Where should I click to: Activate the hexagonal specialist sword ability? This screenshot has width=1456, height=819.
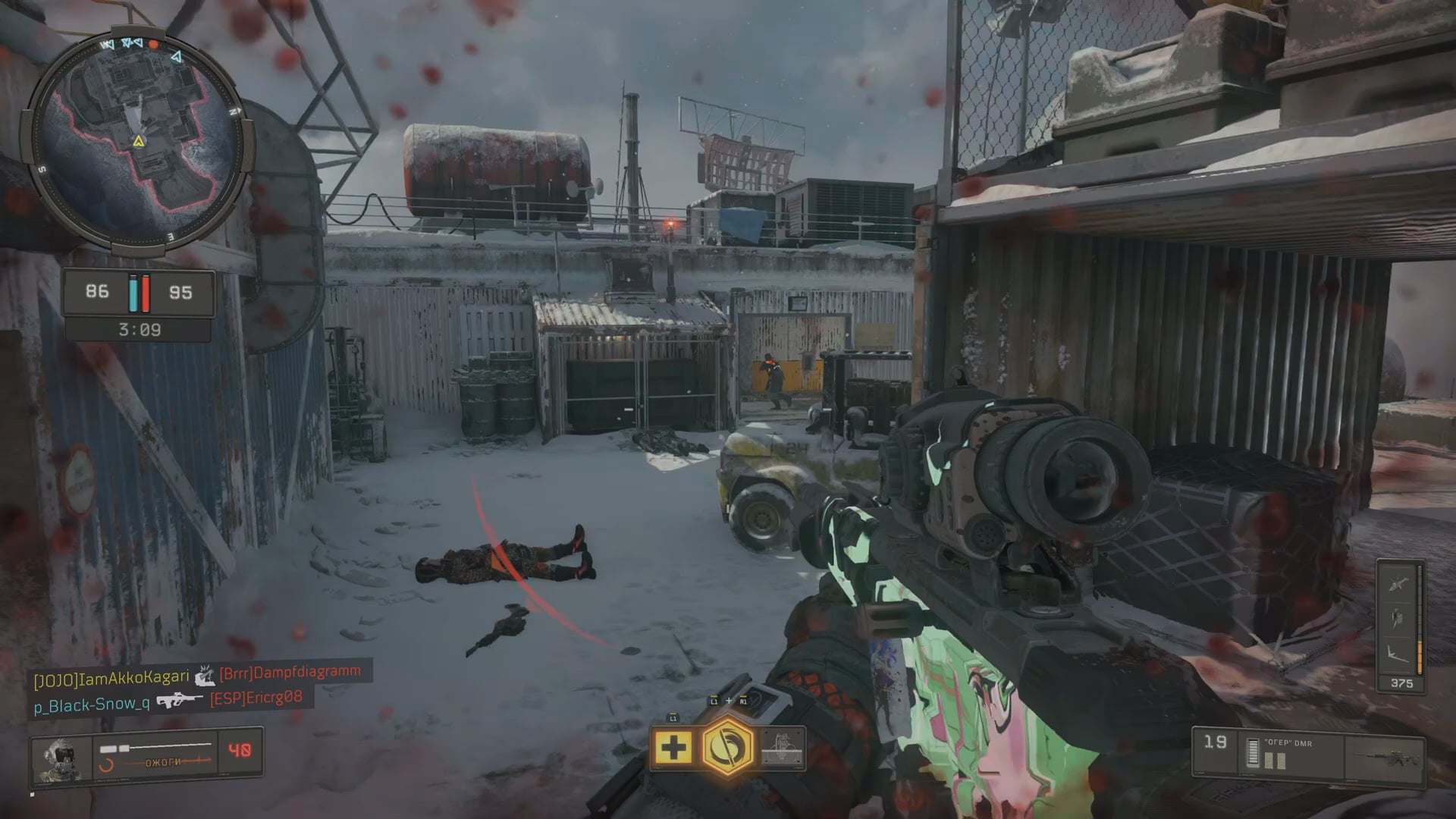pyautogui.click(x=727, y=747)
